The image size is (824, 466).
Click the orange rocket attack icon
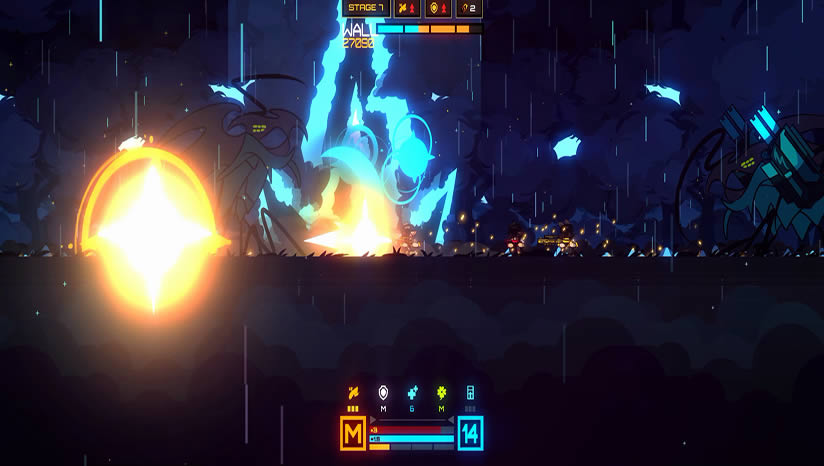pos(352,393)
